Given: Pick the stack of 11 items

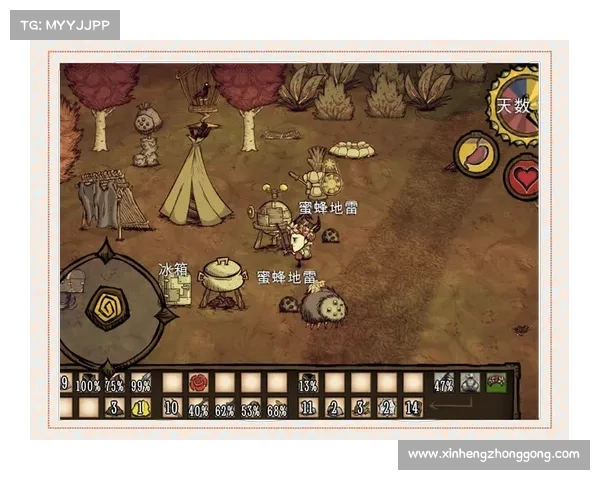Looking at the screenshot, I should pos(308,407).
